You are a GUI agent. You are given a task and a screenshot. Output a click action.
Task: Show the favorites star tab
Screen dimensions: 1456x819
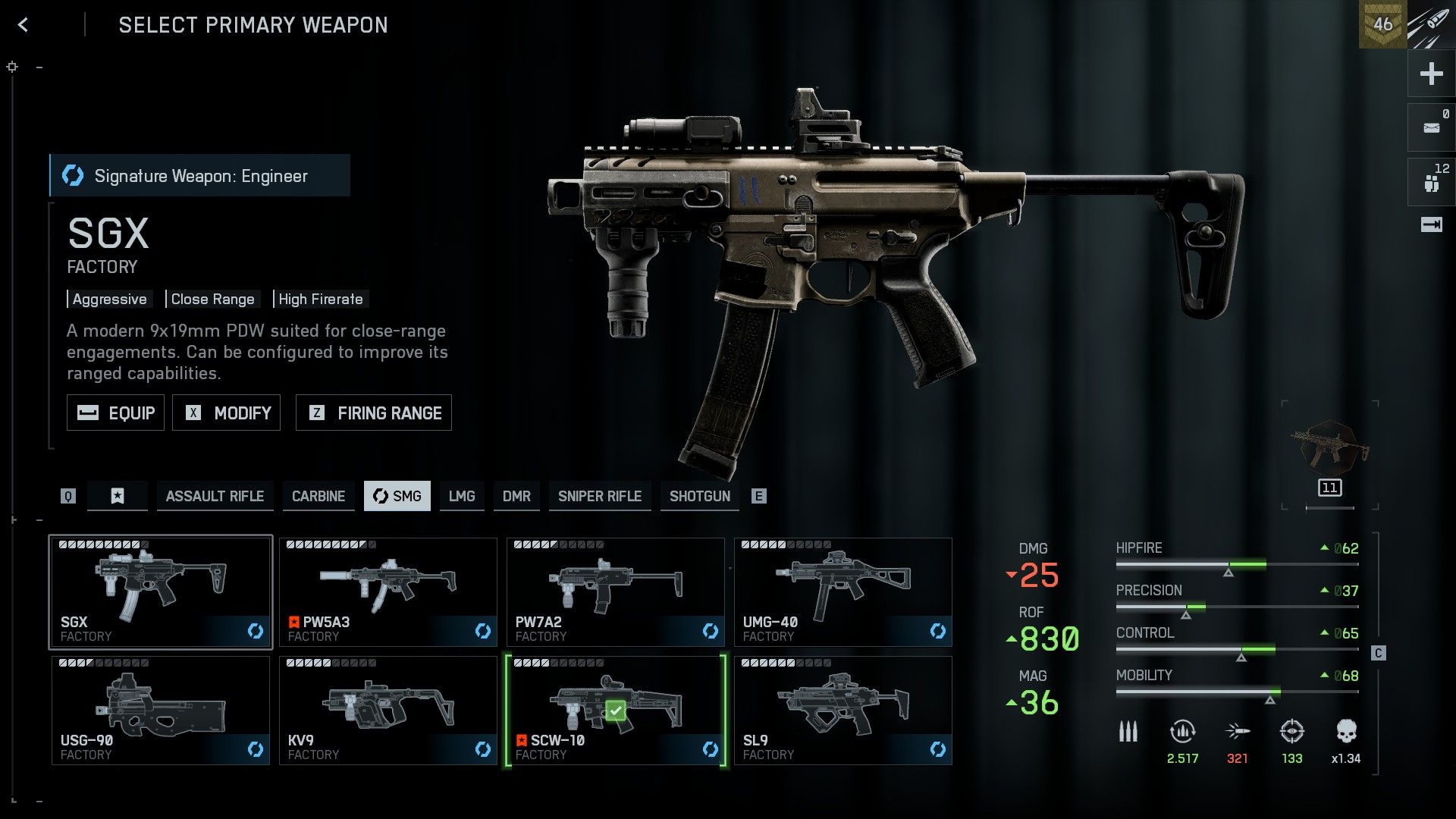tap(118, 496)
